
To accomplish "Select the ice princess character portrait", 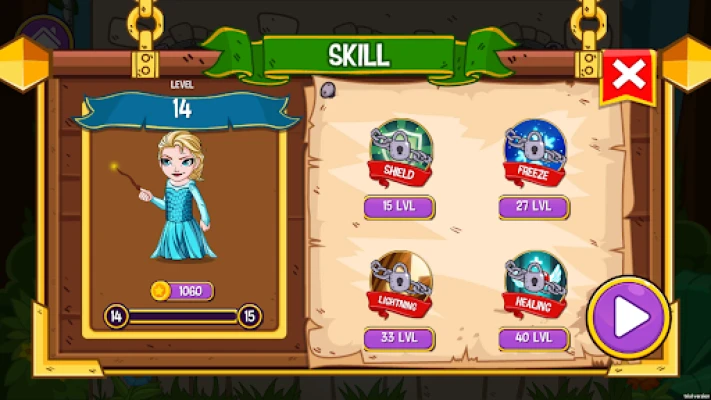I will pyautogui.click(x=180, y=195).
